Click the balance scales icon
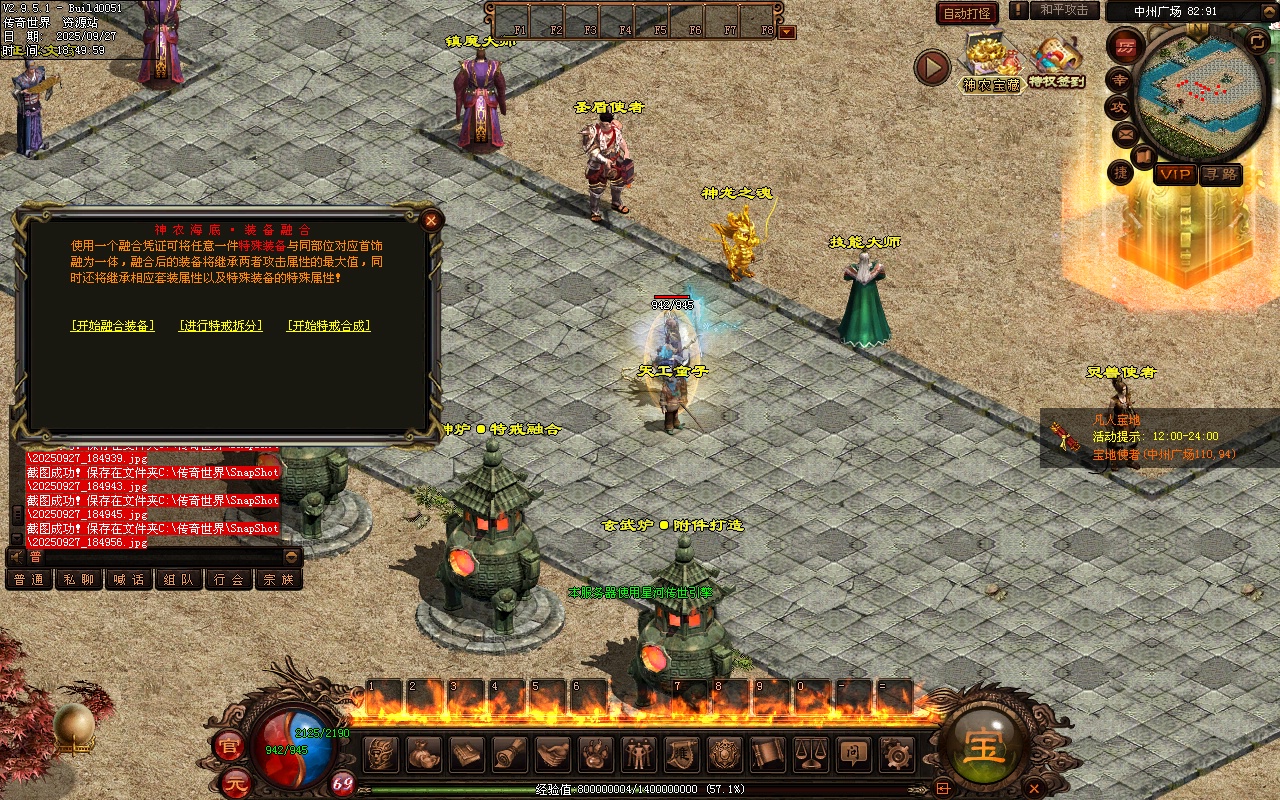Viewport: 1280px width, 800px height. pos(811,753)
